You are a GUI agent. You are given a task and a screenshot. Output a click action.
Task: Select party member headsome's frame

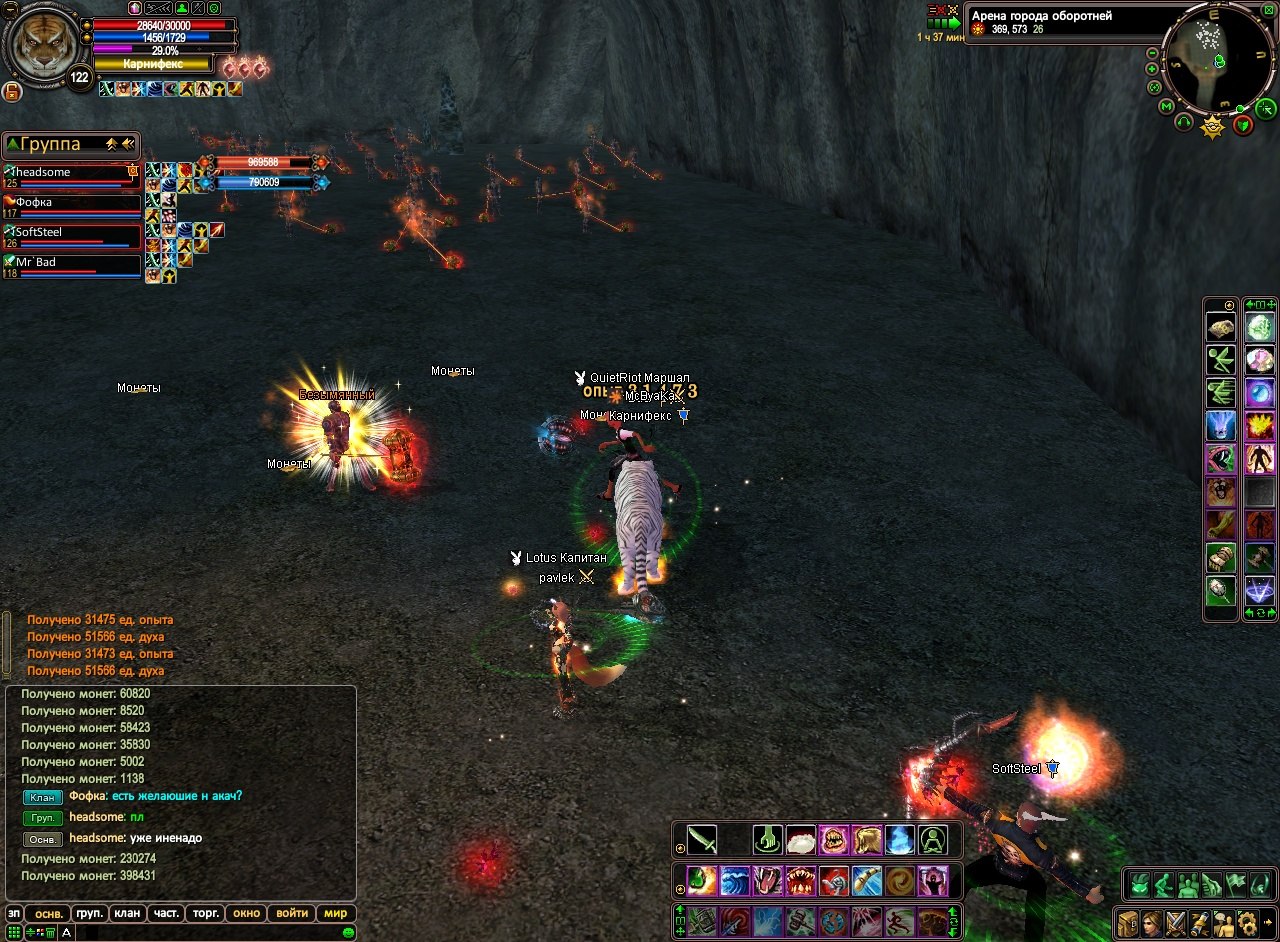[72, 176]
